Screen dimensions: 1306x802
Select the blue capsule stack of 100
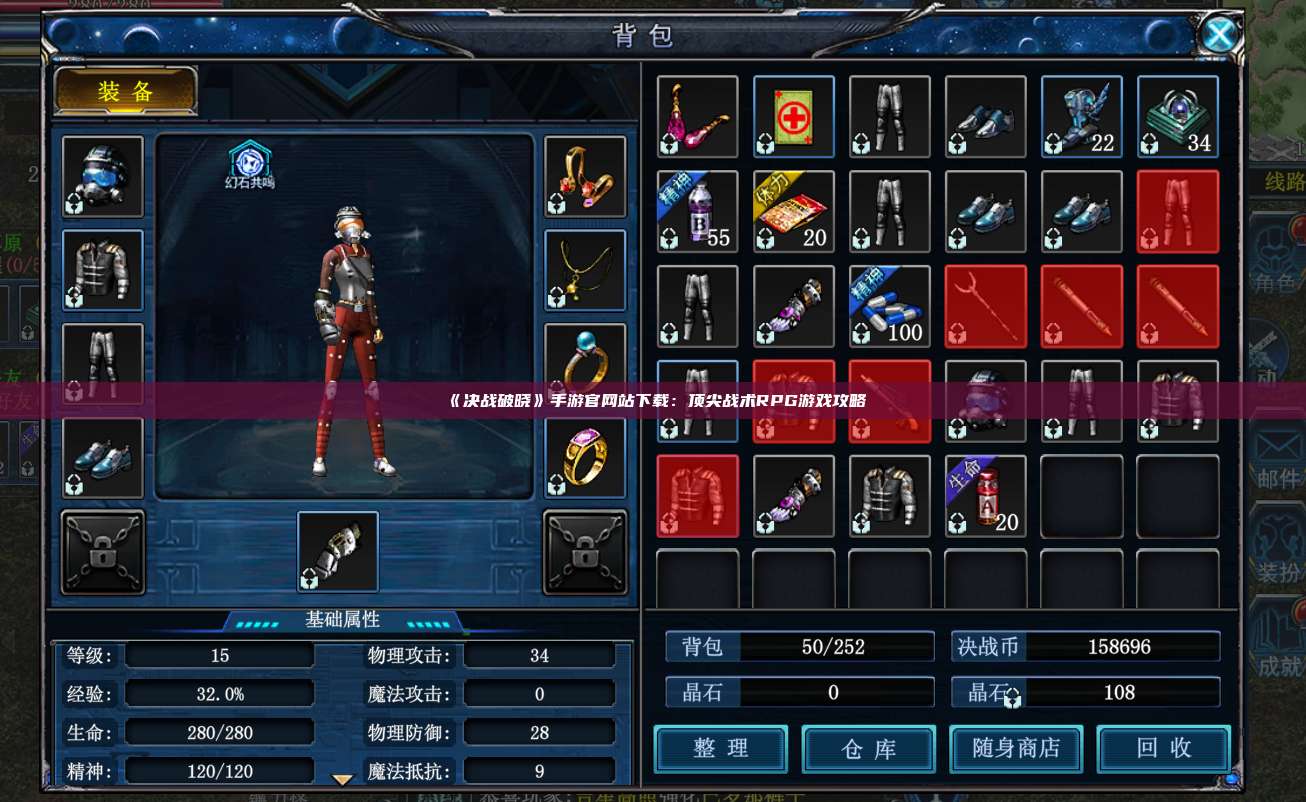(x=890, y=306)
